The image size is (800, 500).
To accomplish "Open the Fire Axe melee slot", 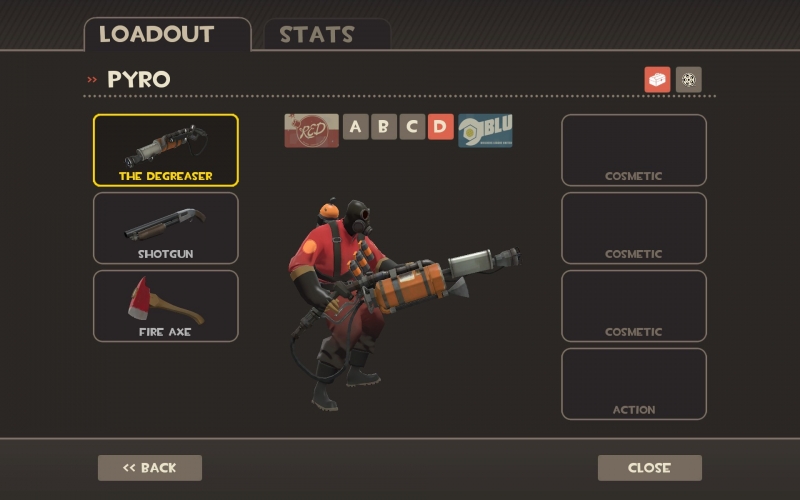I will [x=166, y=306].
